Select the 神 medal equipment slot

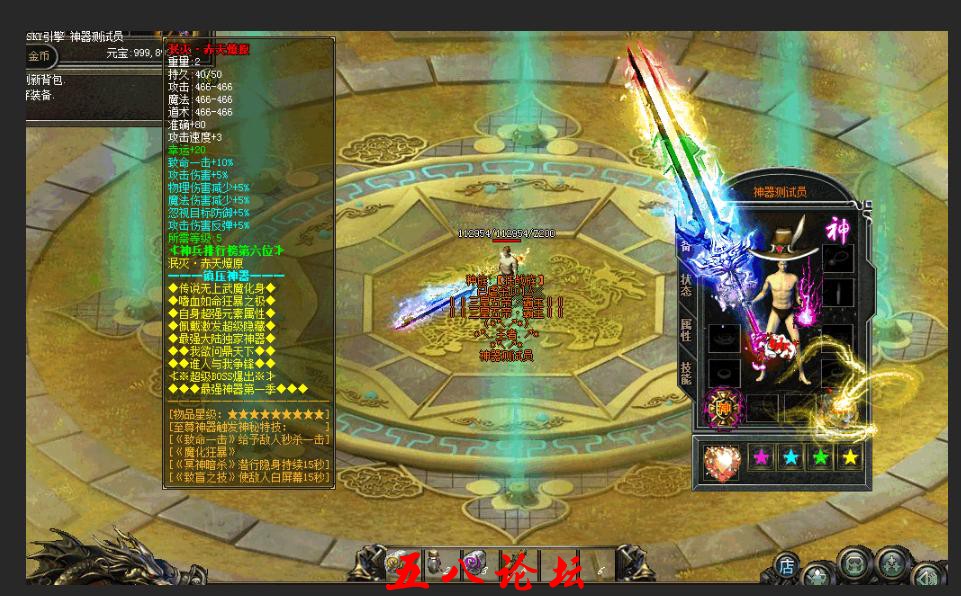click(x=724, y=407)
